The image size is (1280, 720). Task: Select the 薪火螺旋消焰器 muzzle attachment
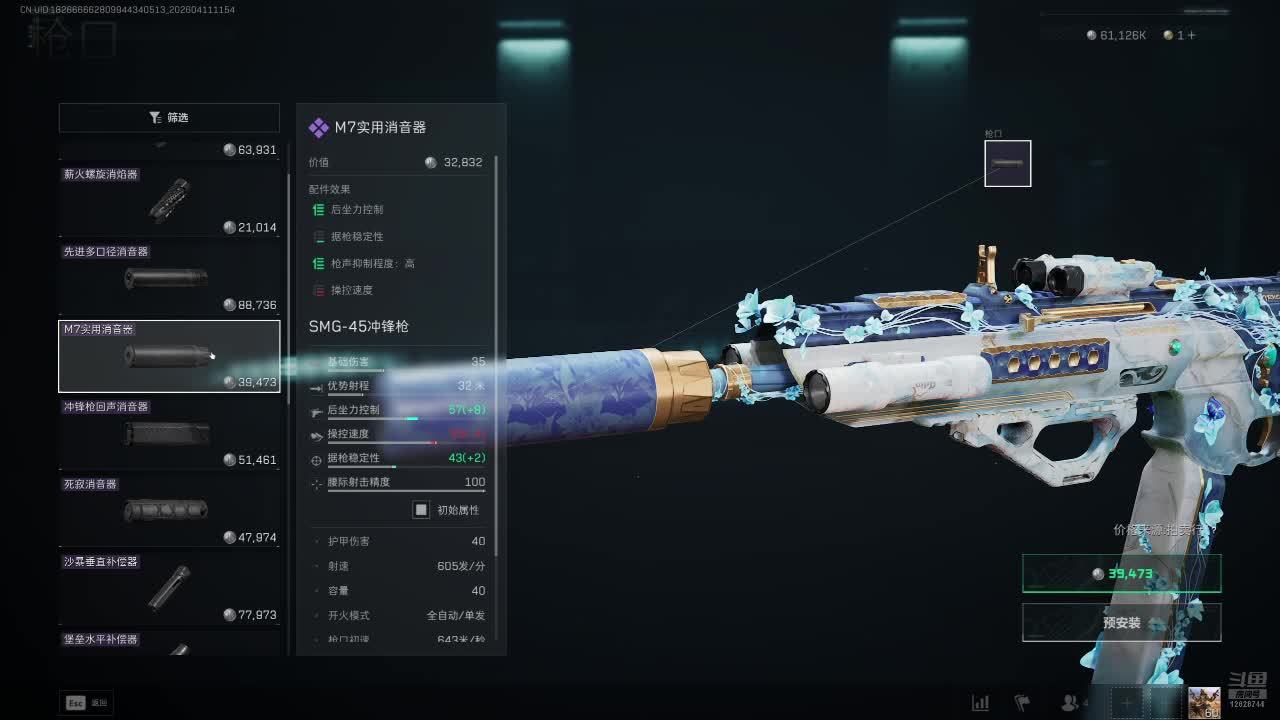coord(169,200)
